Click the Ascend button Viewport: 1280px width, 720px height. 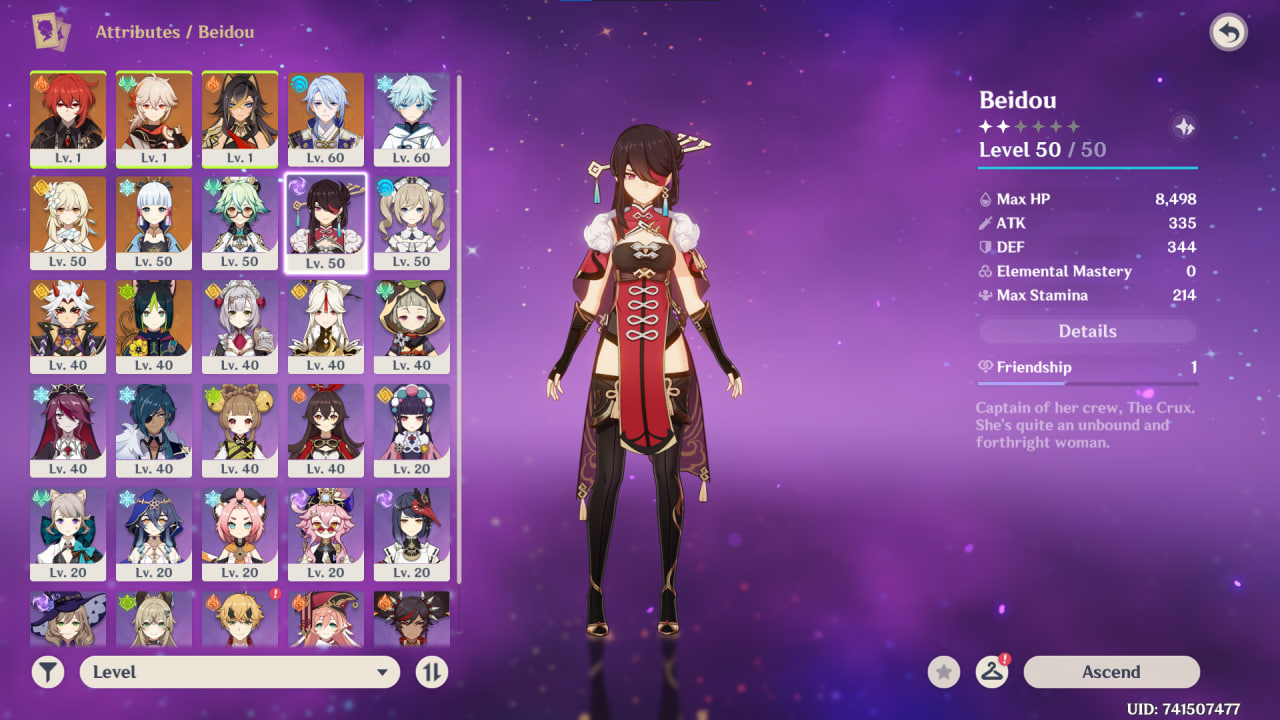(x=1111, y=672)
